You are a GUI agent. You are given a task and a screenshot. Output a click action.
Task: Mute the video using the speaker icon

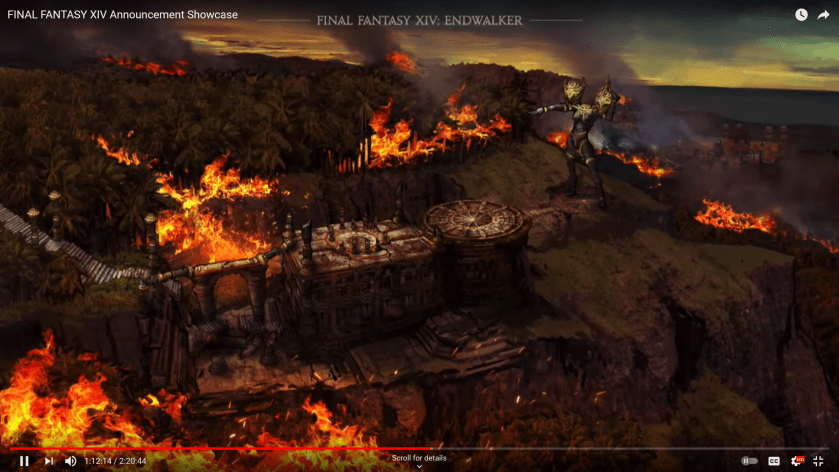70,461
